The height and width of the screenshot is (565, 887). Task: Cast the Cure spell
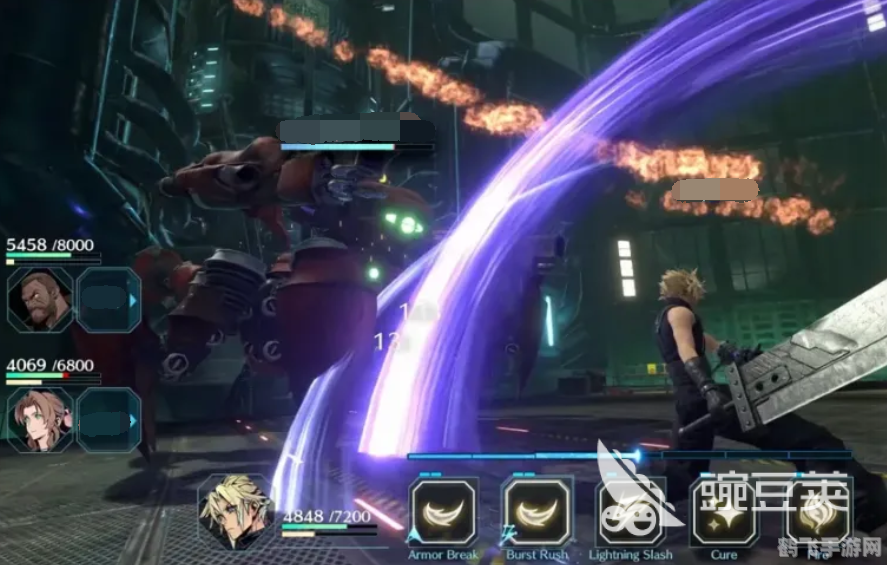(723, 511)
